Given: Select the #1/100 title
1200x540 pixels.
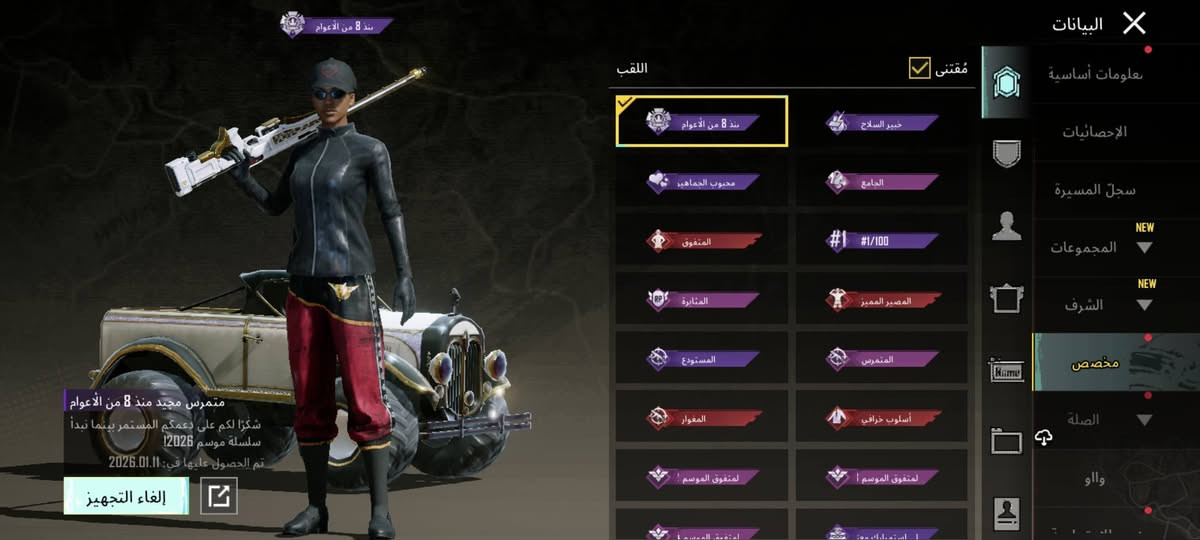Looking at the screenshot, I should point(882,240).
